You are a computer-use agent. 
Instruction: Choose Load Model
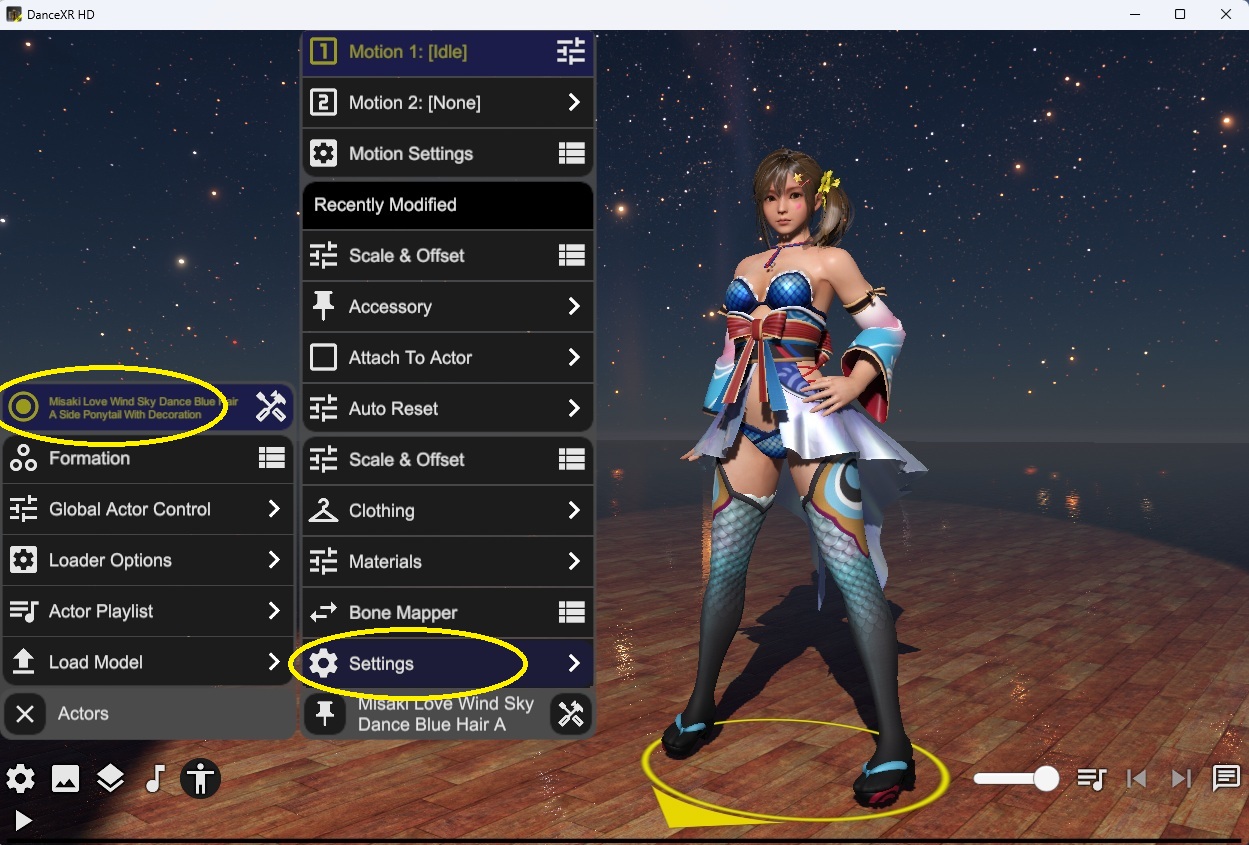pos(147,663)
